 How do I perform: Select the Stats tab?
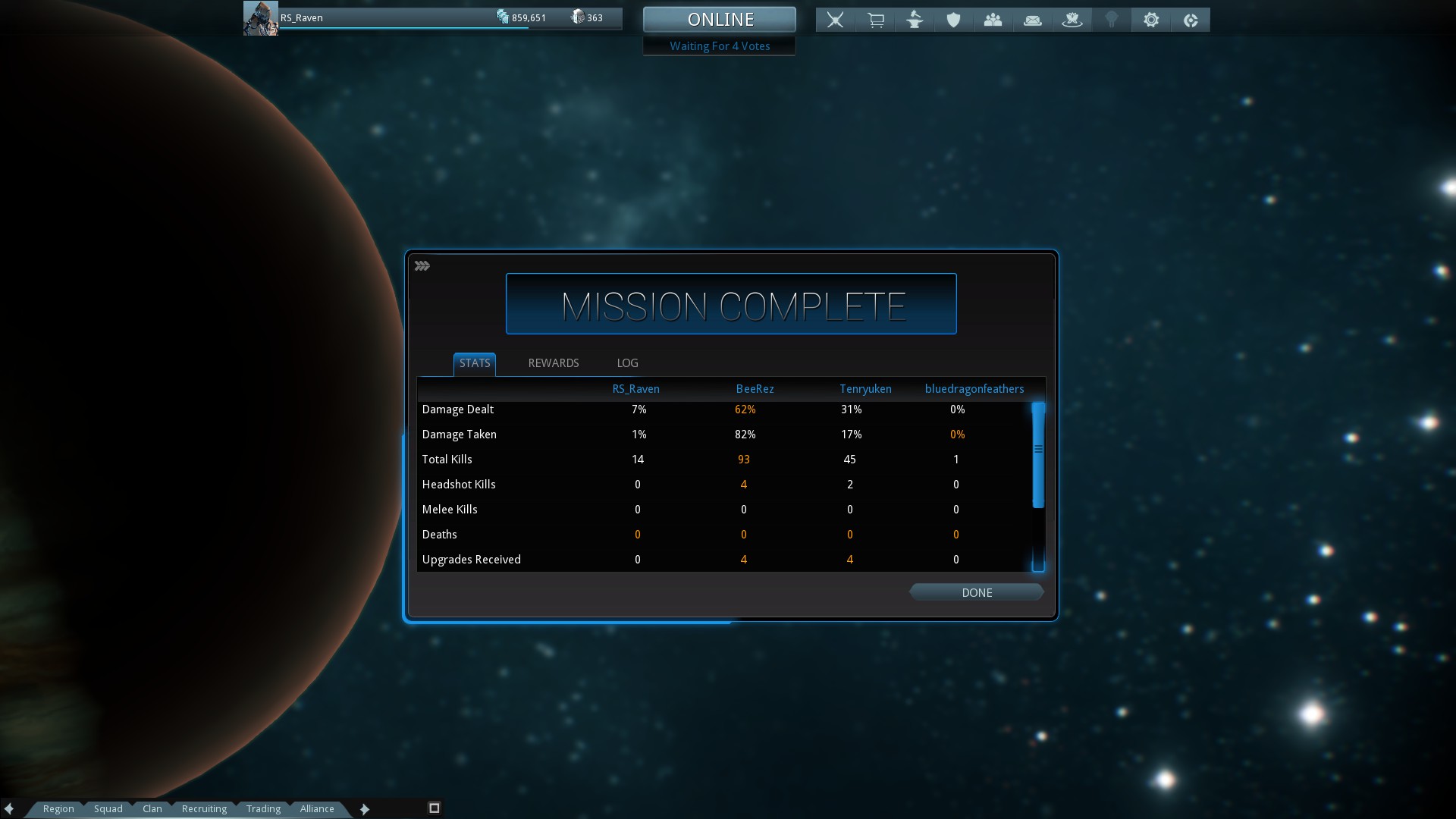tap(475, 363)
